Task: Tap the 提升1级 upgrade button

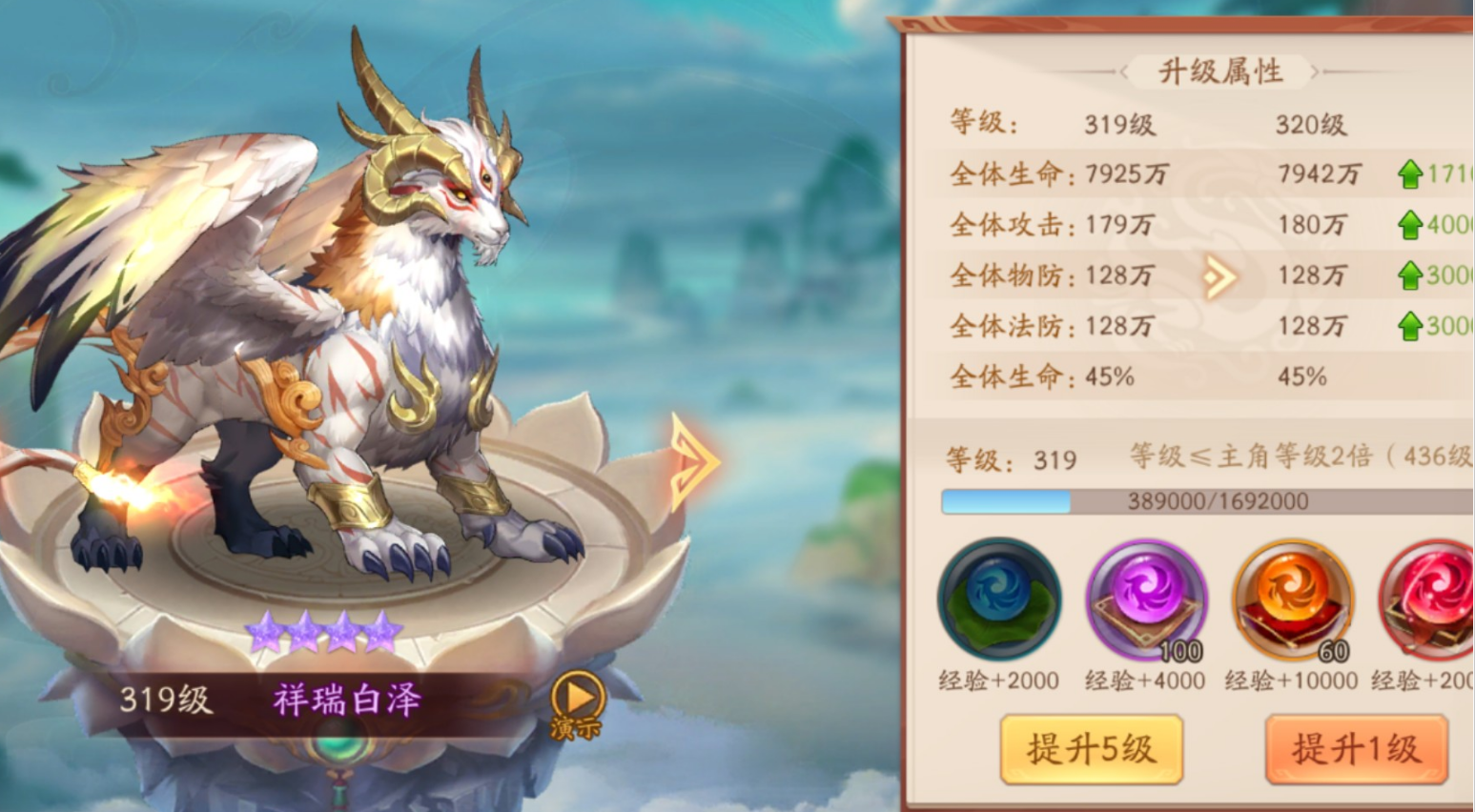Action: [x=1358, y=749]
